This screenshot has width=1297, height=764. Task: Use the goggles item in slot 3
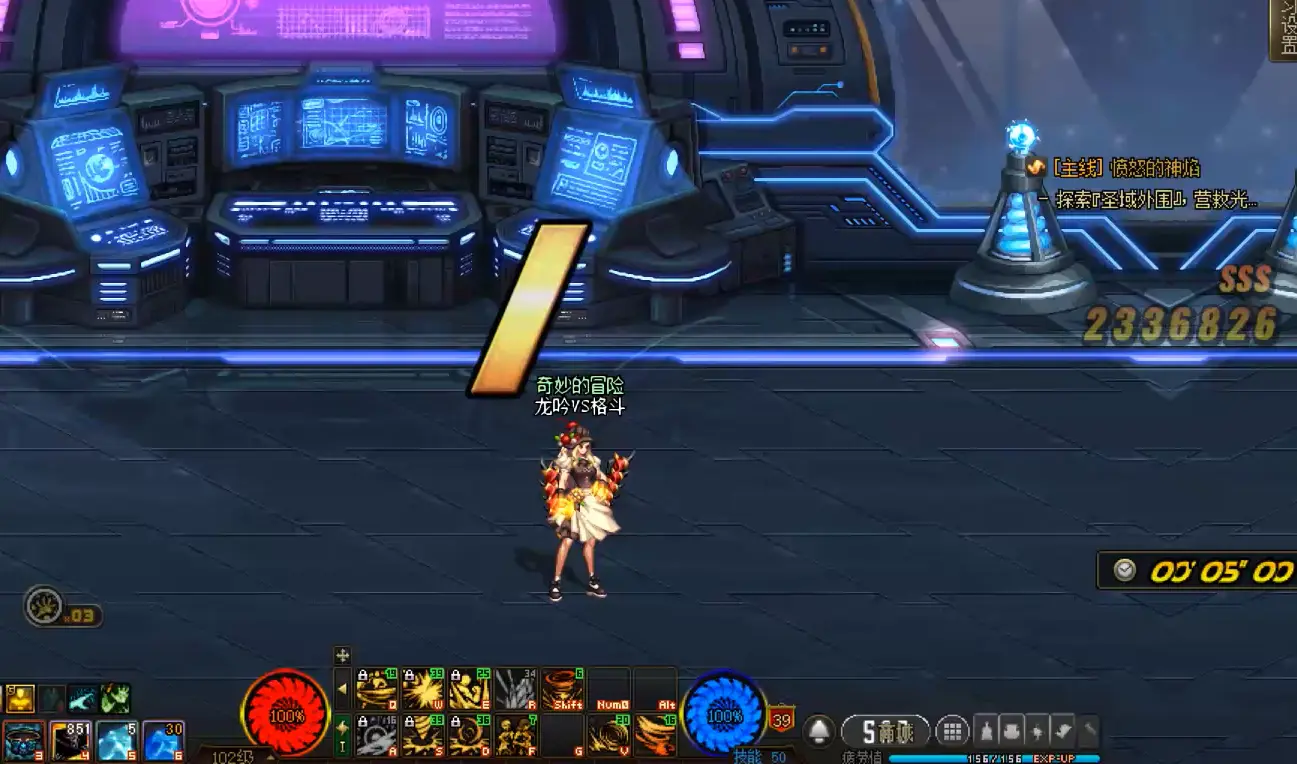tap(24, 742)
